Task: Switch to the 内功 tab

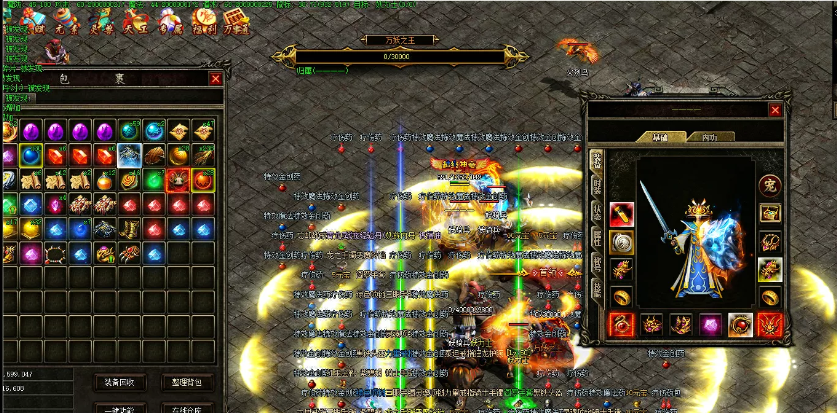Action: 709,137
